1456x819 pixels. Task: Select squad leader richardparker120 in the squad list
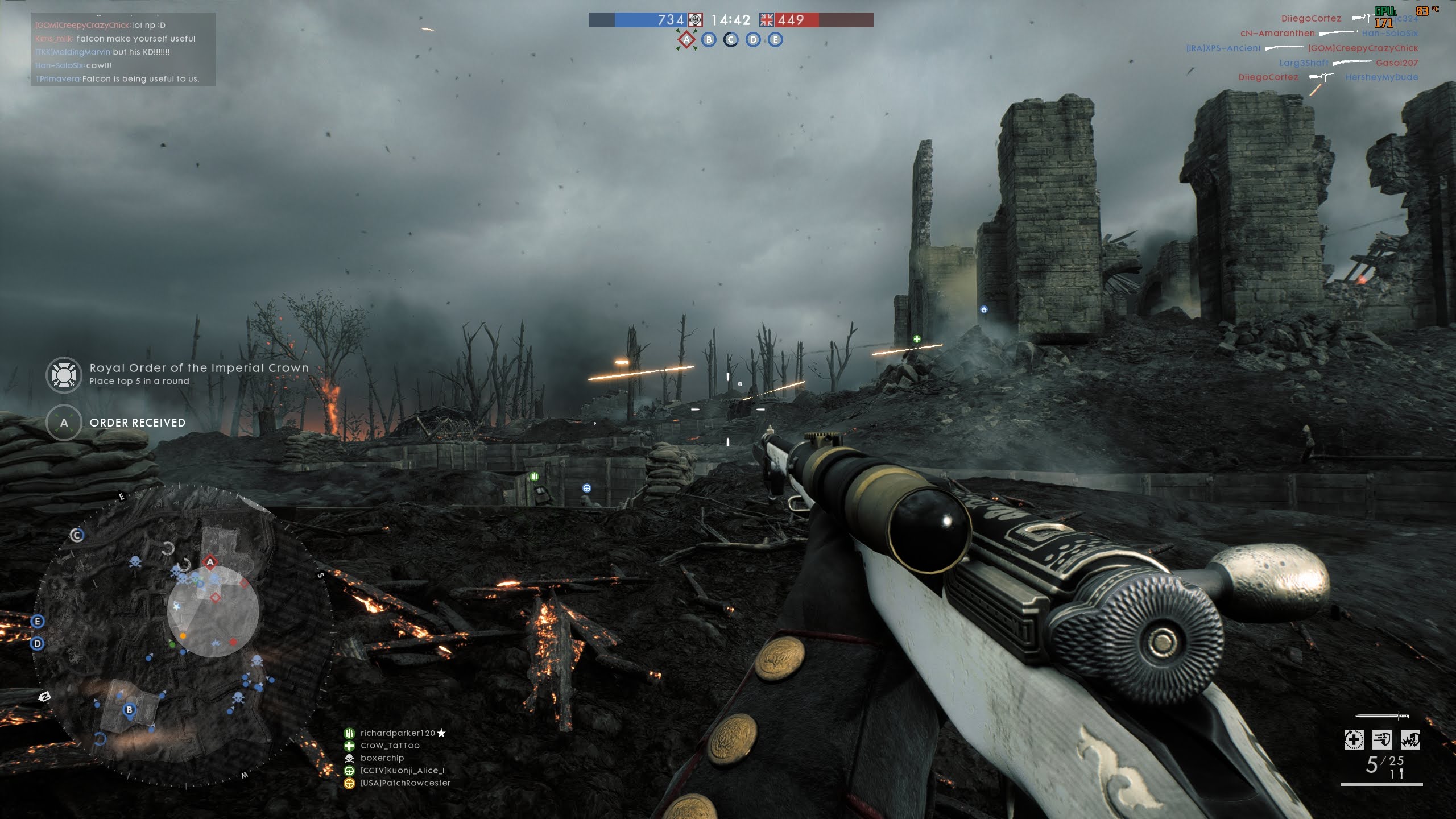coord(398,733)
